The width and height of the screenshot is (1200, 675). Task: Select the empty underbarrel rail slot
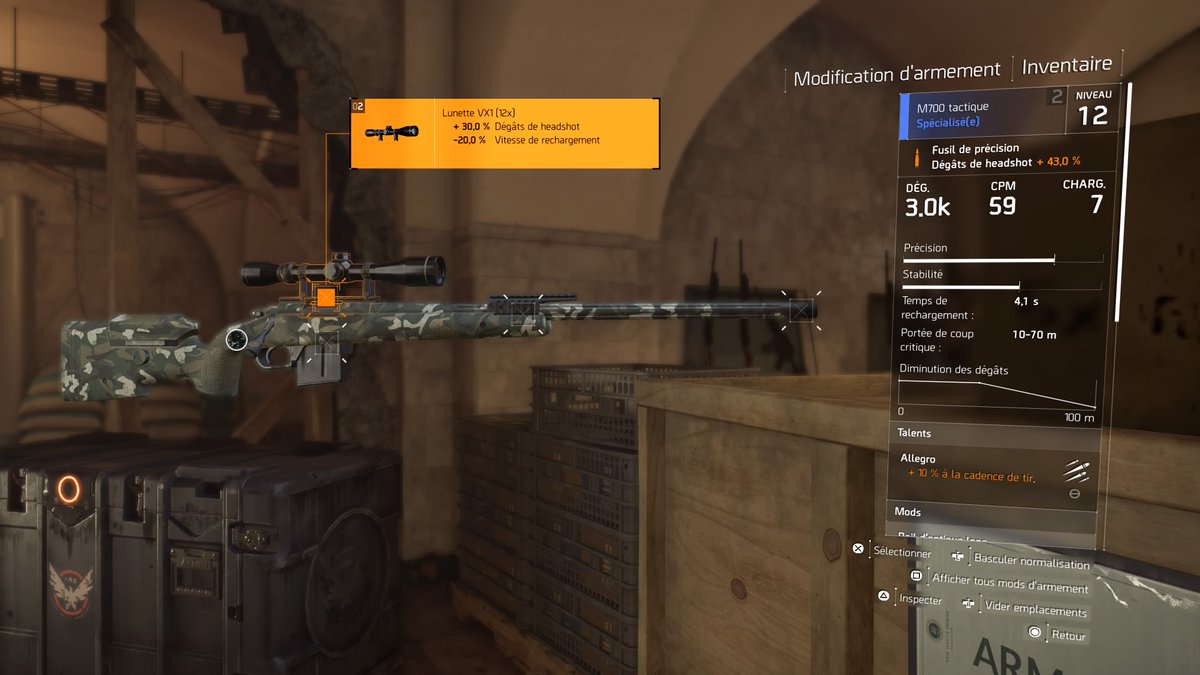523,314
